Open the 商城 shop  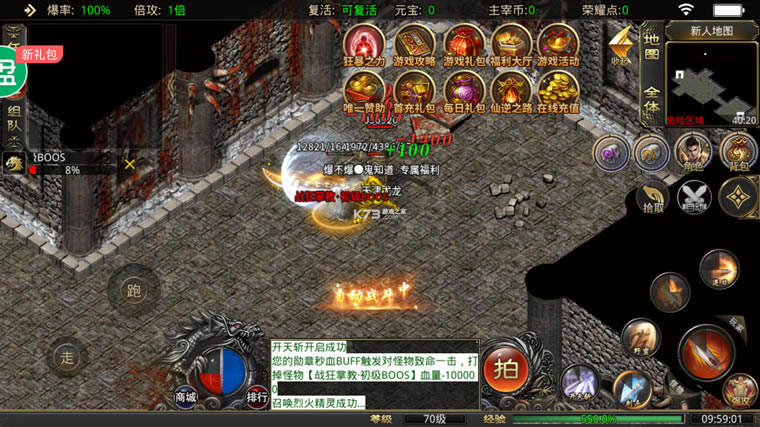186,396
